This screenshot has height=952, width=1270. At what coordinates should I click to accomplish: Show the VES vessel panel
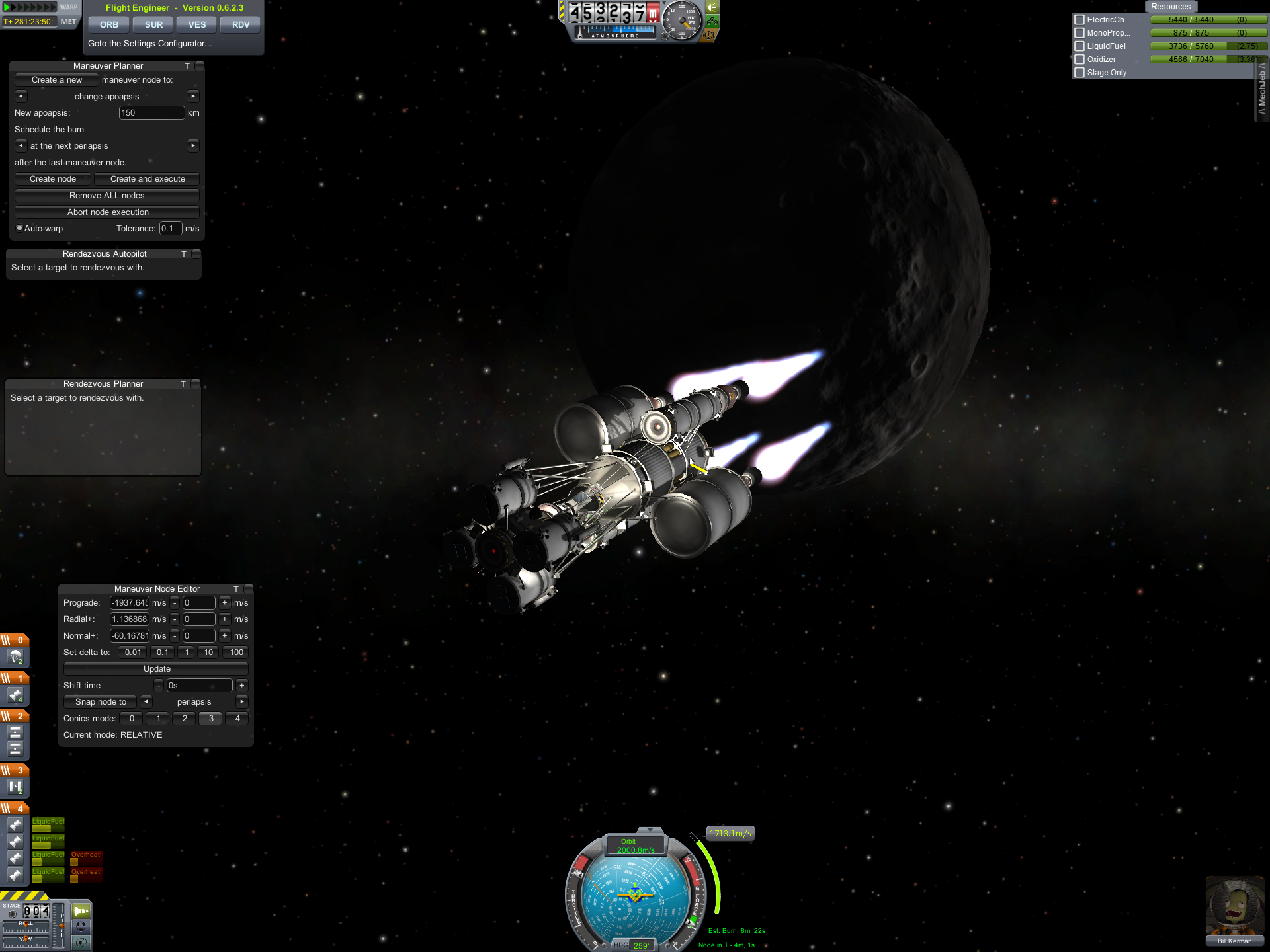[197, 25]
